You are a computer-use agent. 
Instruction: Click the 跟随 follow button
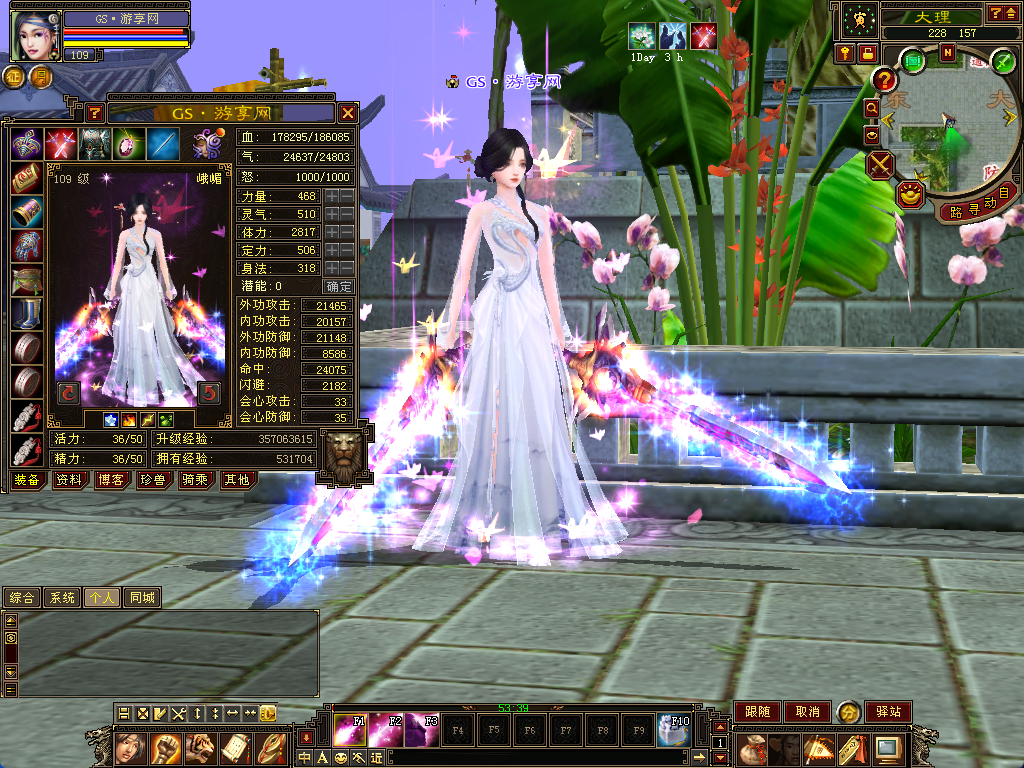pyautogui.click(x=757, y=712)
